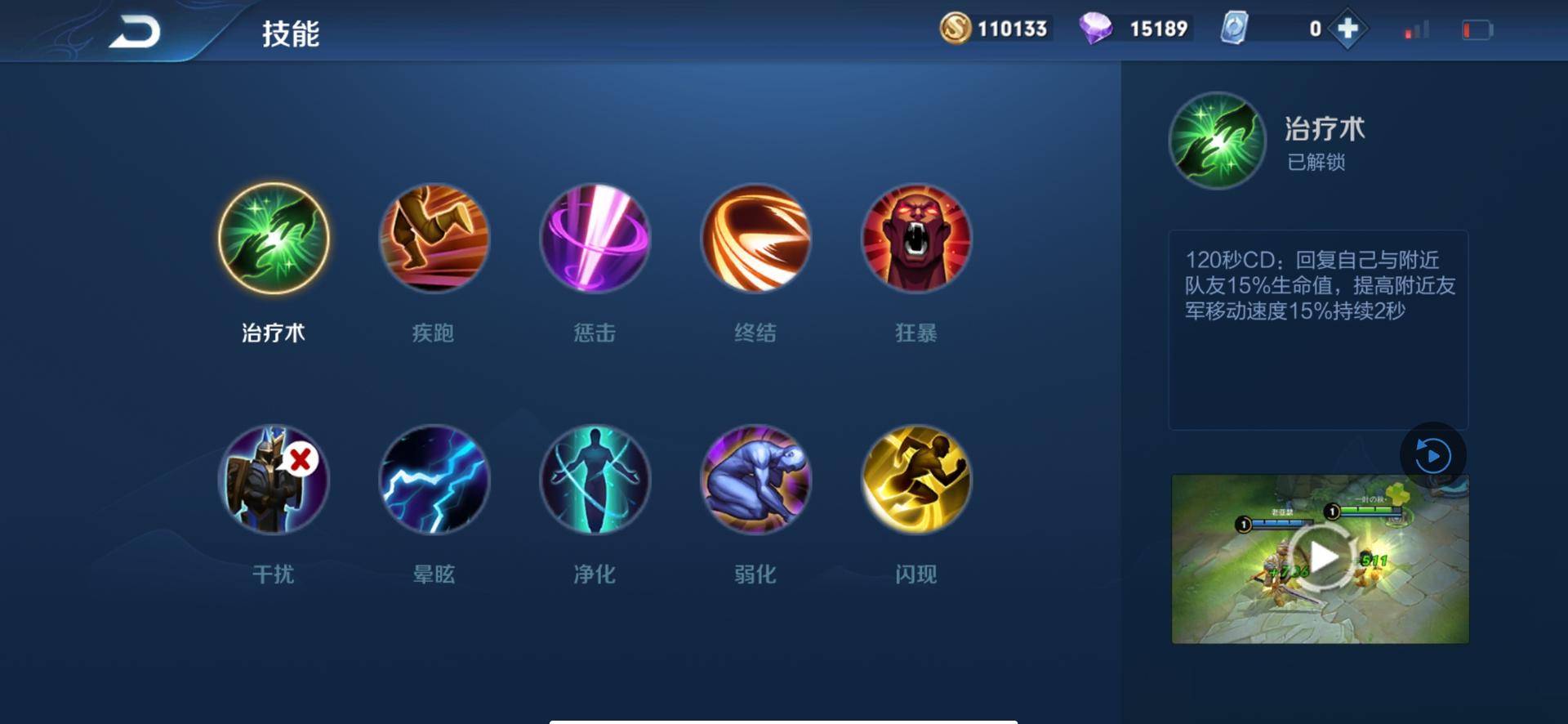Select the 闪现 flash skill icon
This screenshot has width=1568, height=724.
[915, 482]
